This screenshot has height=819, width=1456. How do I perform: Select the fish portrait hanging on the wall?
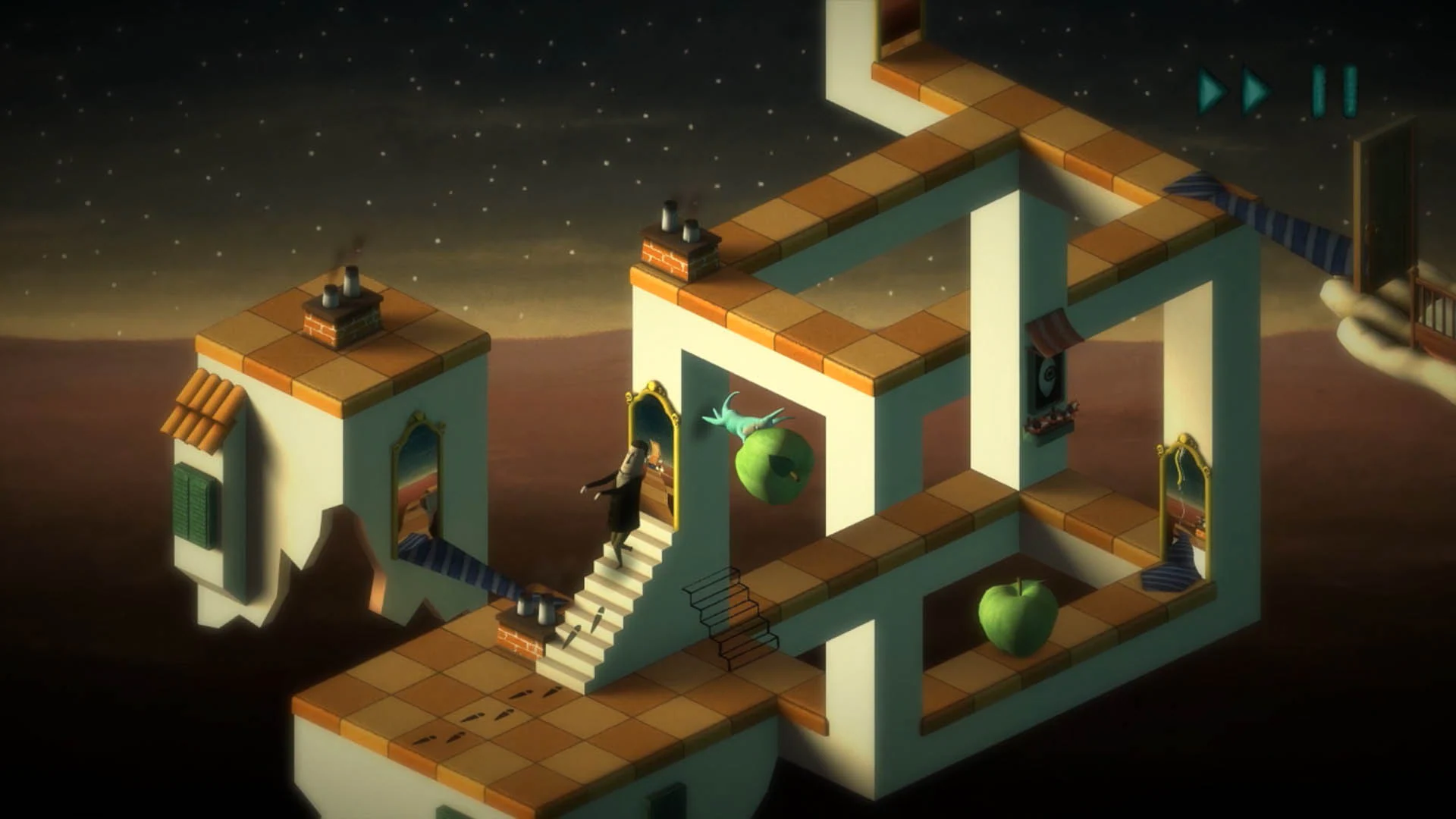(x=1045, y=374)
